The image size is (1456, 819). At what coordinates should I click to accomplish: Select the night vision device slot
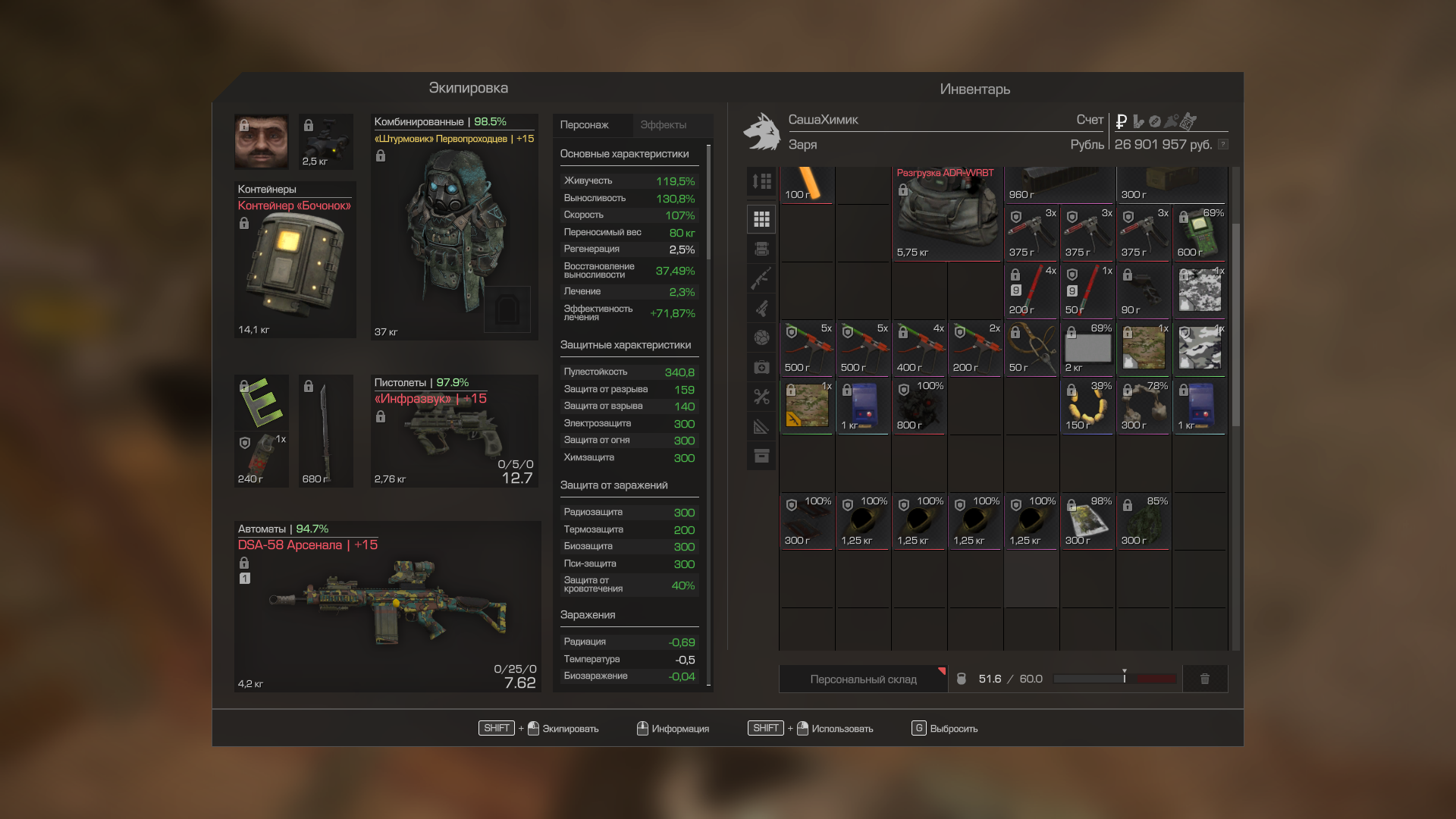click(x=326, y=142)
